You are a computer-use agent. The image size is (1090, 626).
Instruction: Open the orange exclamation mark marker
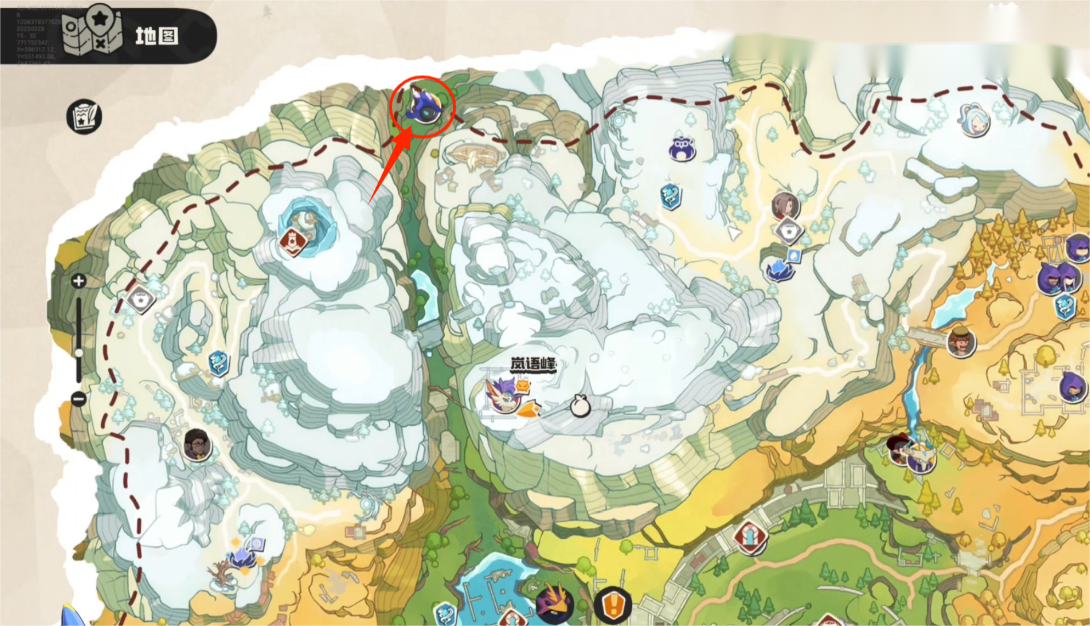coord(611,604)
